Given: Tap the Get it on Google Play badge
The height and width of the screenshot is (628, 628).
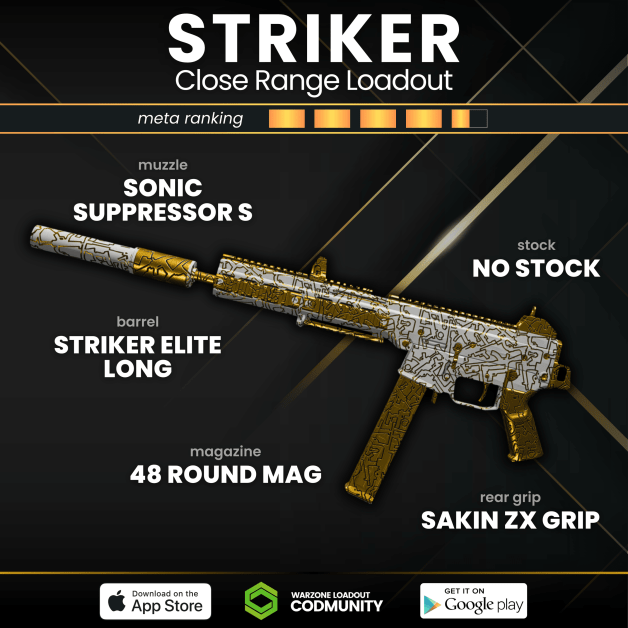Looking at the screenshot, I should [473, 600].
